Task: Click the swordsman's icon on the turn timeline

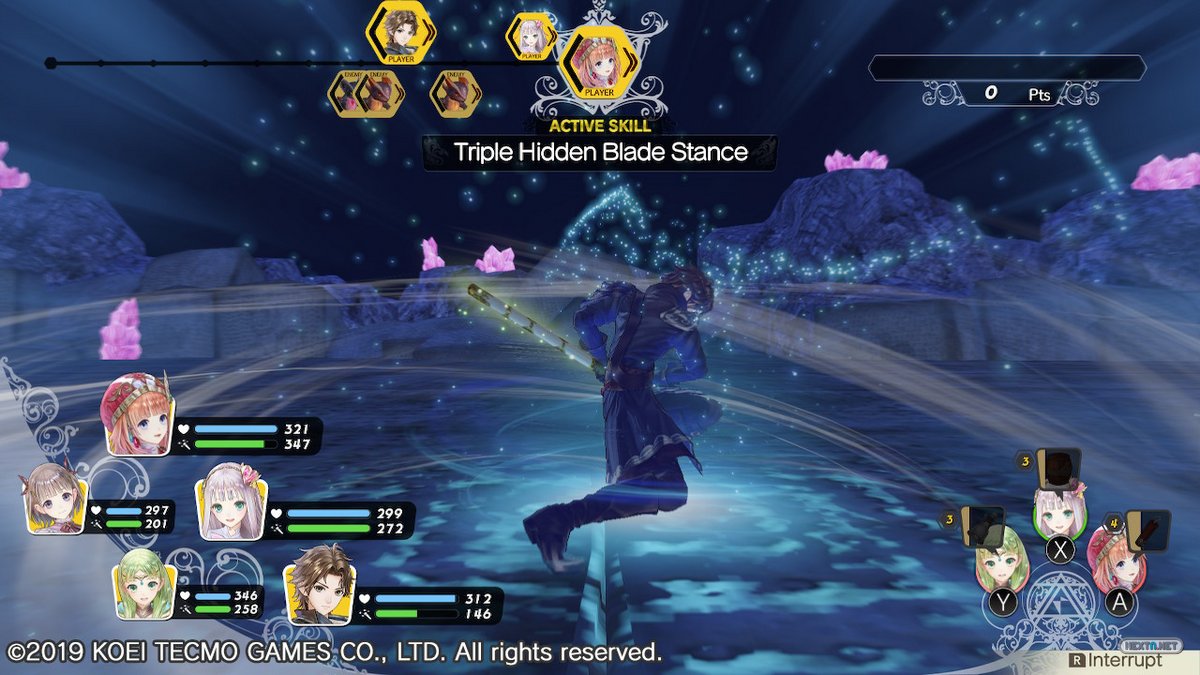Action: point(400,34)
